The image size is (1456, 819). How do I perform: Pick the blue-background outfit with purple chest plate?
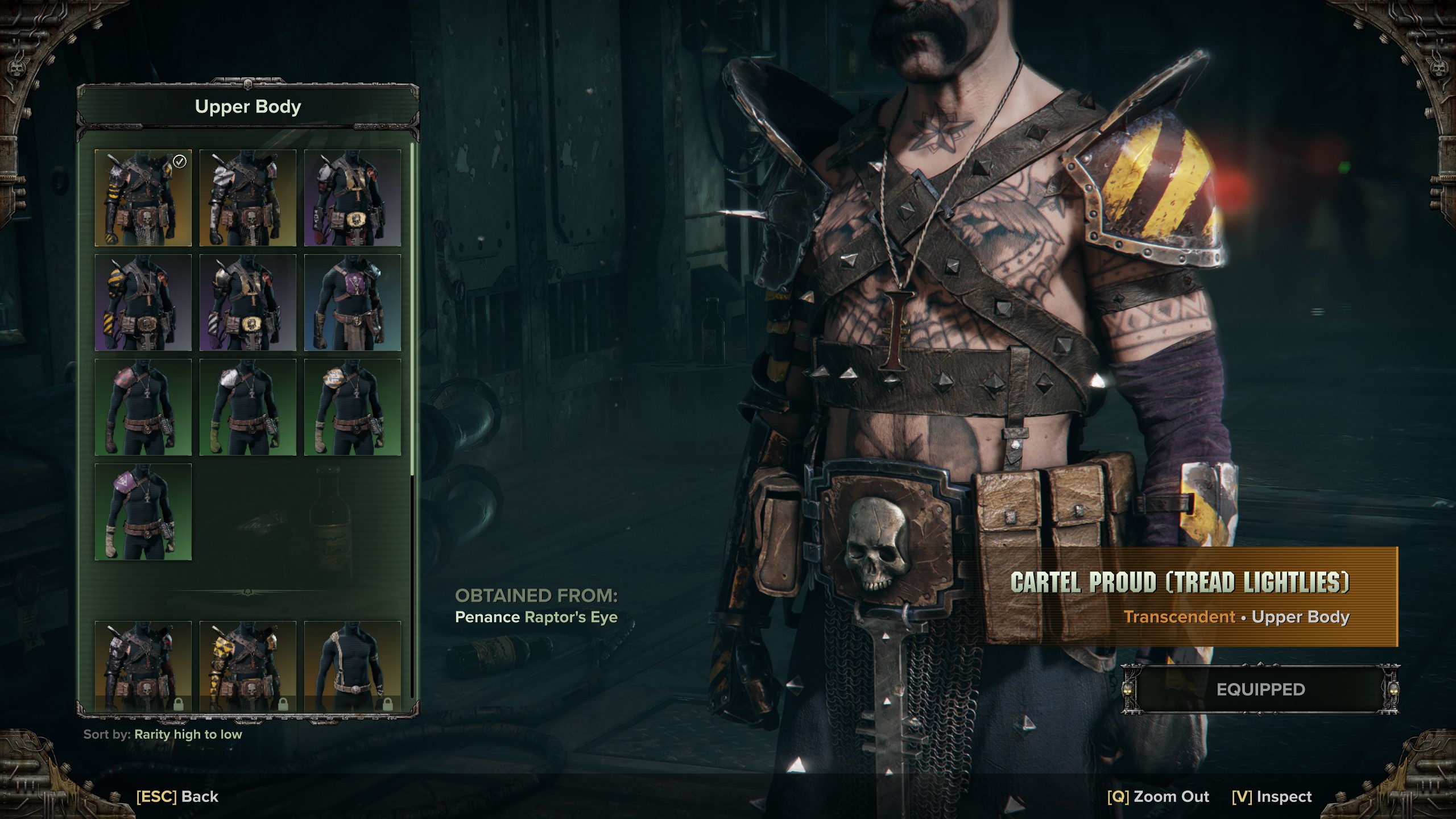[352, 303]
